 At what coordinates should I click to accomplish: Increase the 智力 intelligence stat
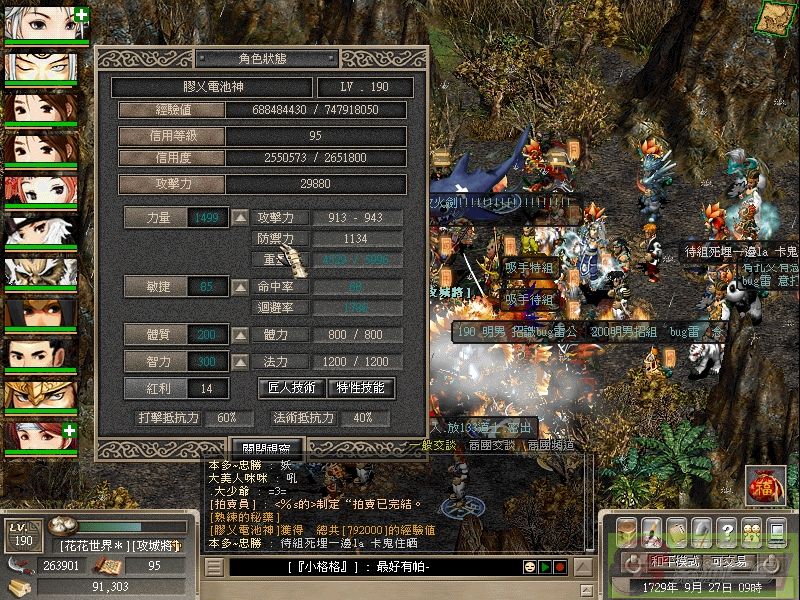point(241,361)
